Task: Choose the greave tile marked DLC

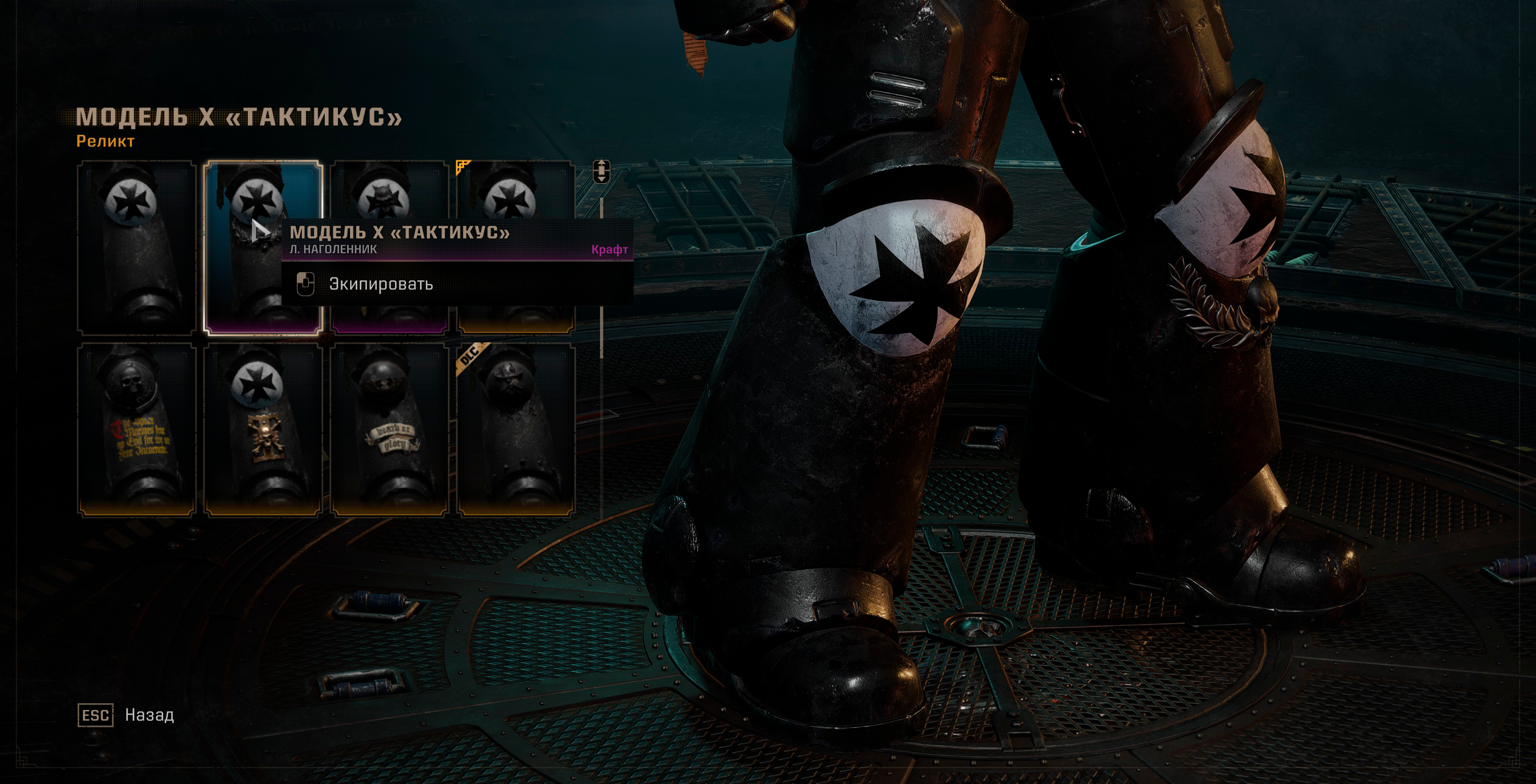Action: (x=516, y=429)
